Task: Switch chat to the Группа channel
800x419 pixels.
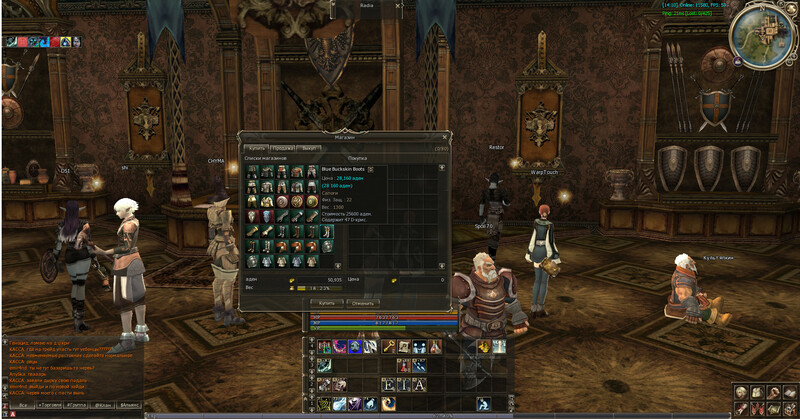Action: tap(73, 407)
